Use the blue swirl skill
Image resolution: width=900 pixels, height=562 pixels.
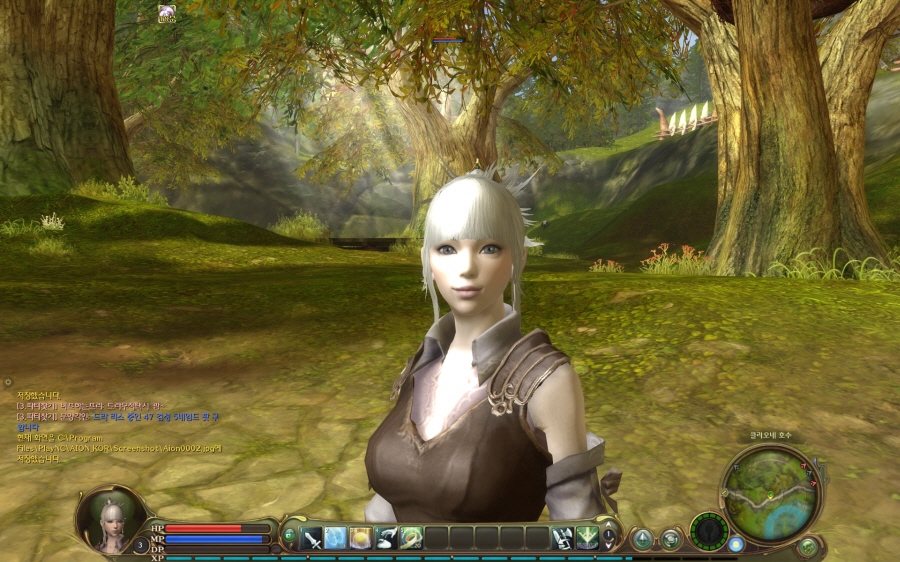(x=336, y=537)
